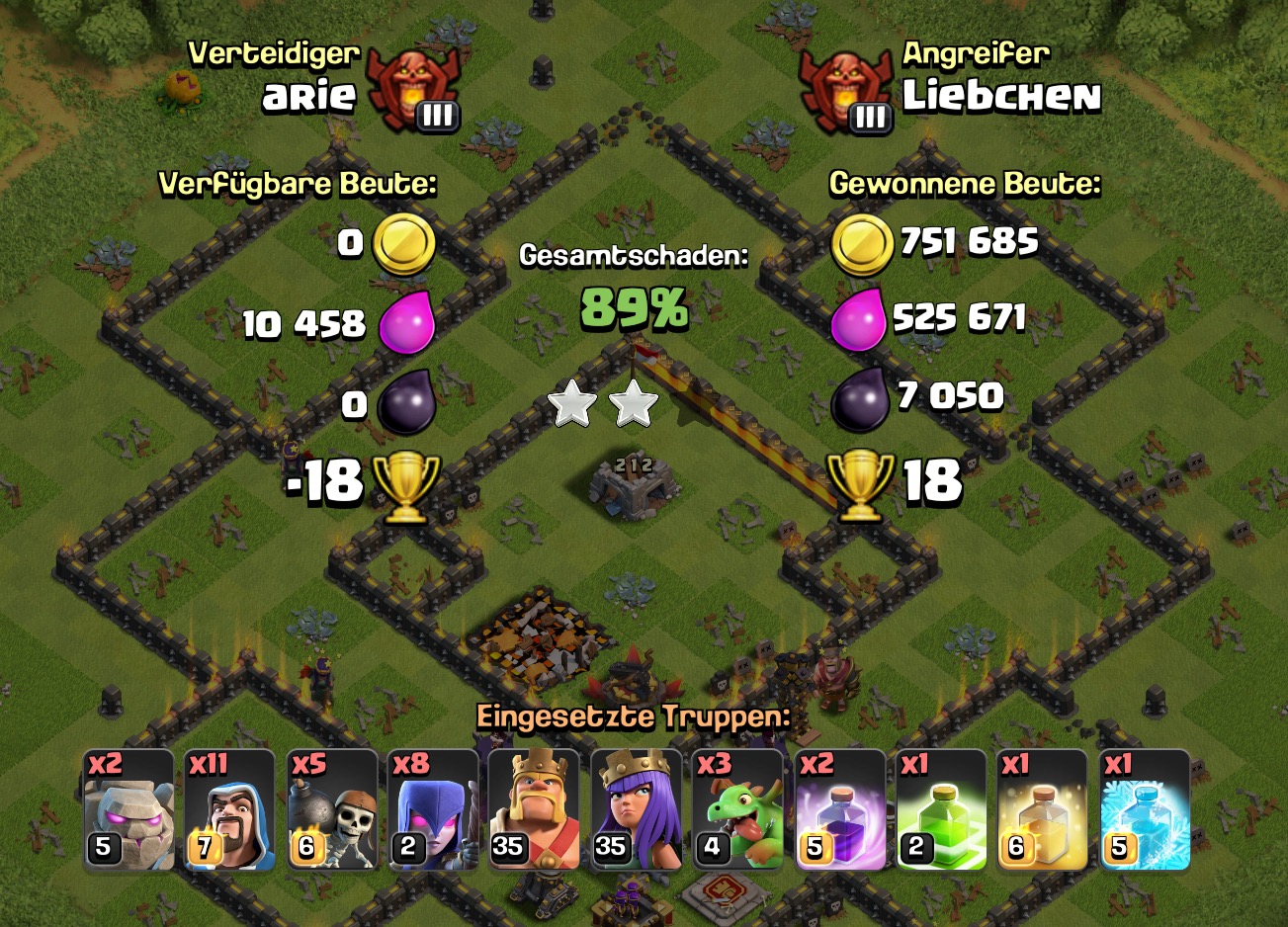Click the attacker Liebchen's league badge

pos(846,92)
